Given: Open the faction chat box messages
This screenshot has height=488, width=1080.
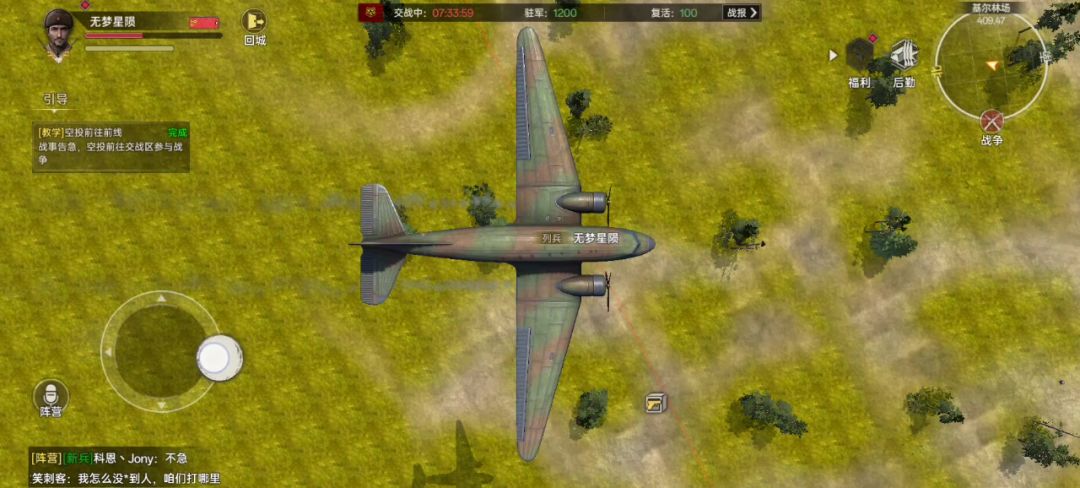Looking at the screenshot, I should 125,468.
